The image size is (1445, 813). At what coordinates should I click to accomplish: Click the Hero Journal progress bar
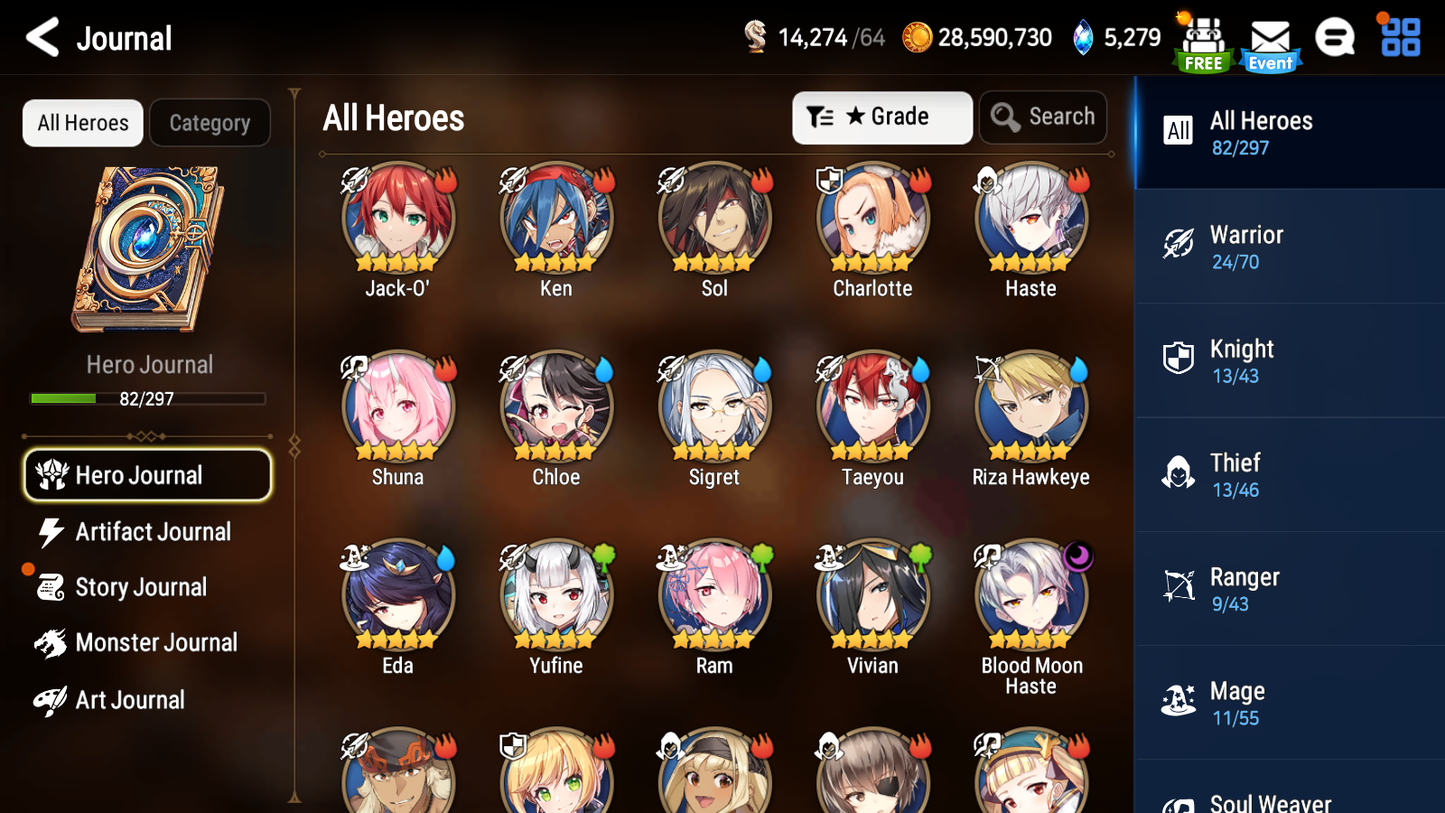[149, 398]
